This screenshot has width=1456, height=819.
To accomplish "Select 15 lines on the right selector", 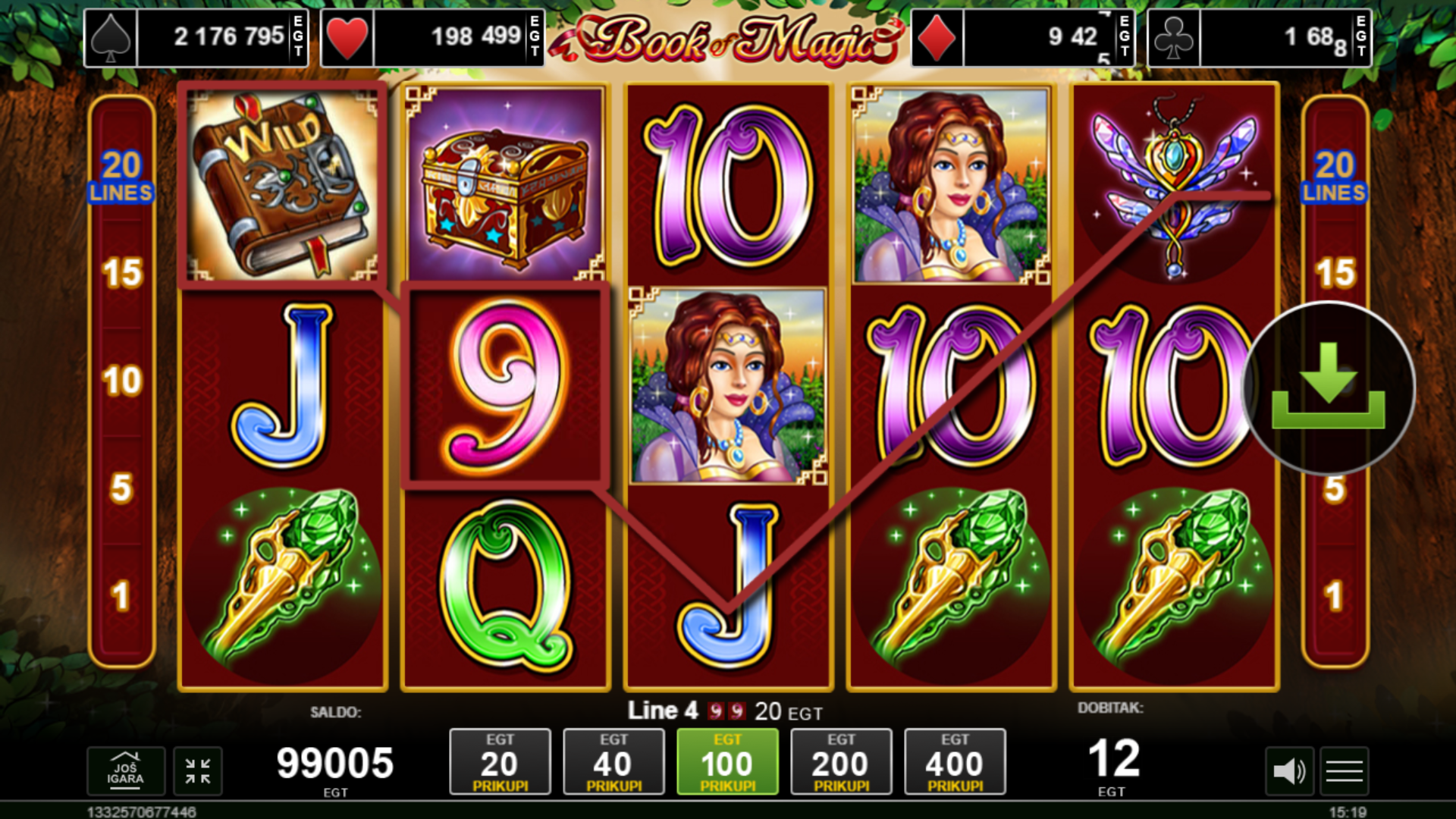I will click(1335, 273).
